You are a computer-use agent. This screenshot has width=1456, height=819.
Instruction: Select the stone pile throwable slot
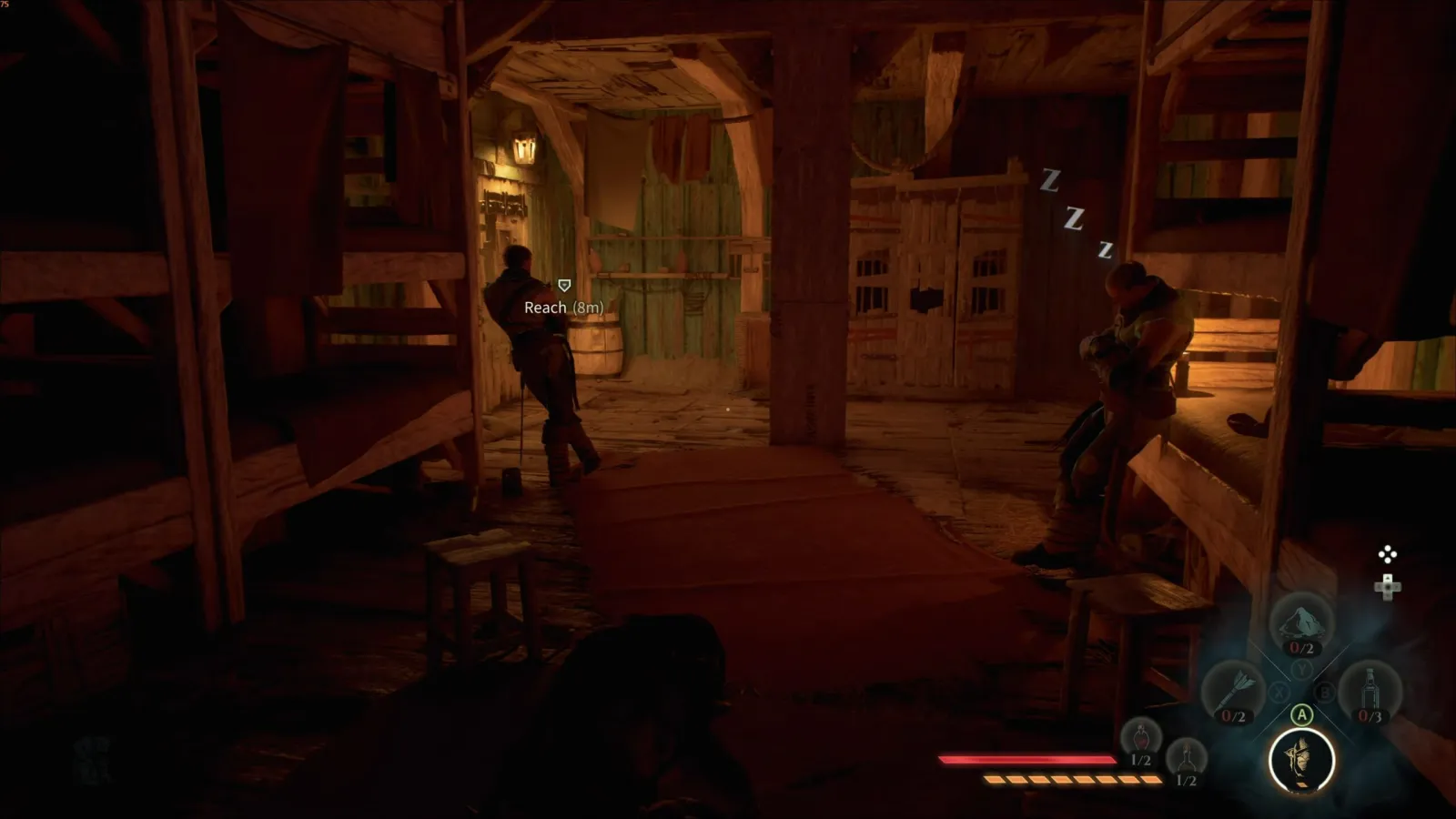pos(1301,625)
